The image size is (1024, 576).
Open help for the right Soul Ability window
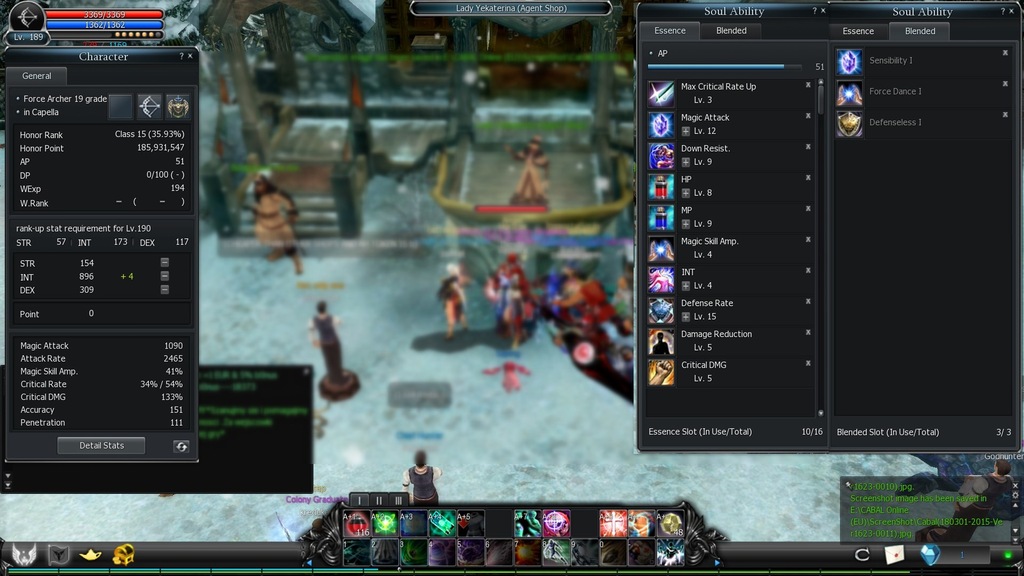[x=1002, y=11]
